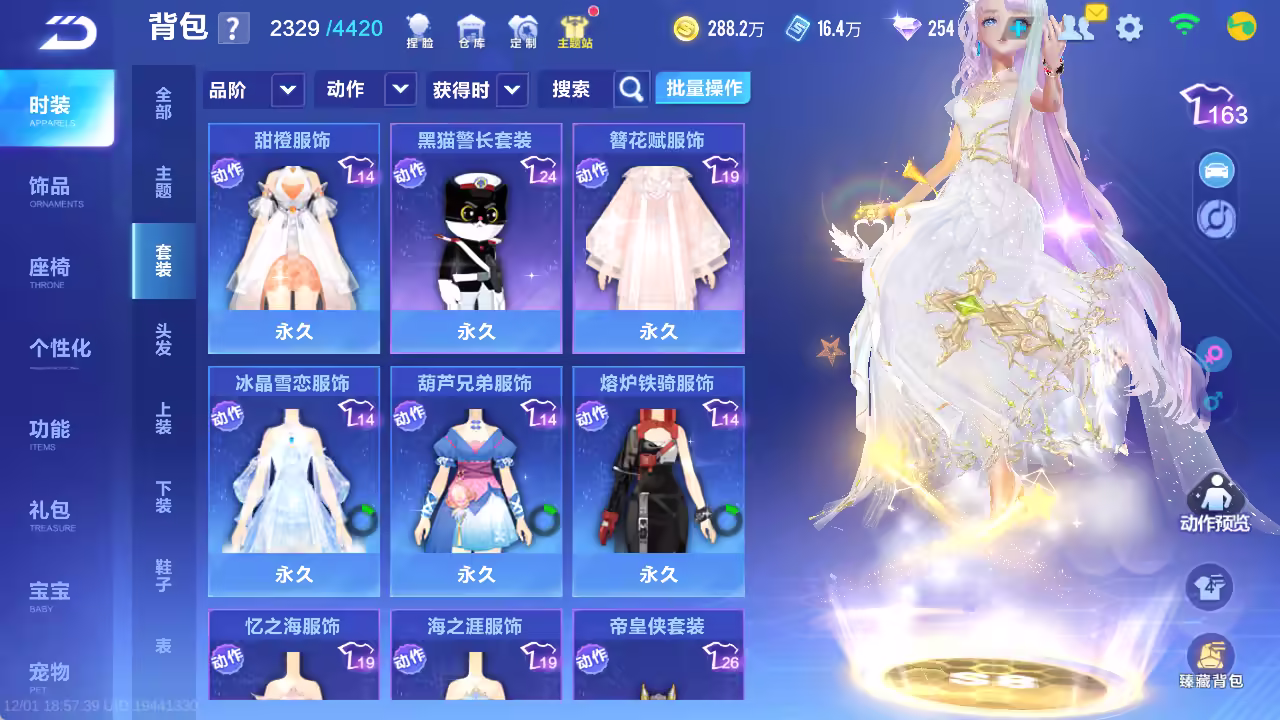Switch to the 座椅 throne category
This screenshot has height=720, width=1280.
point(50,271)
